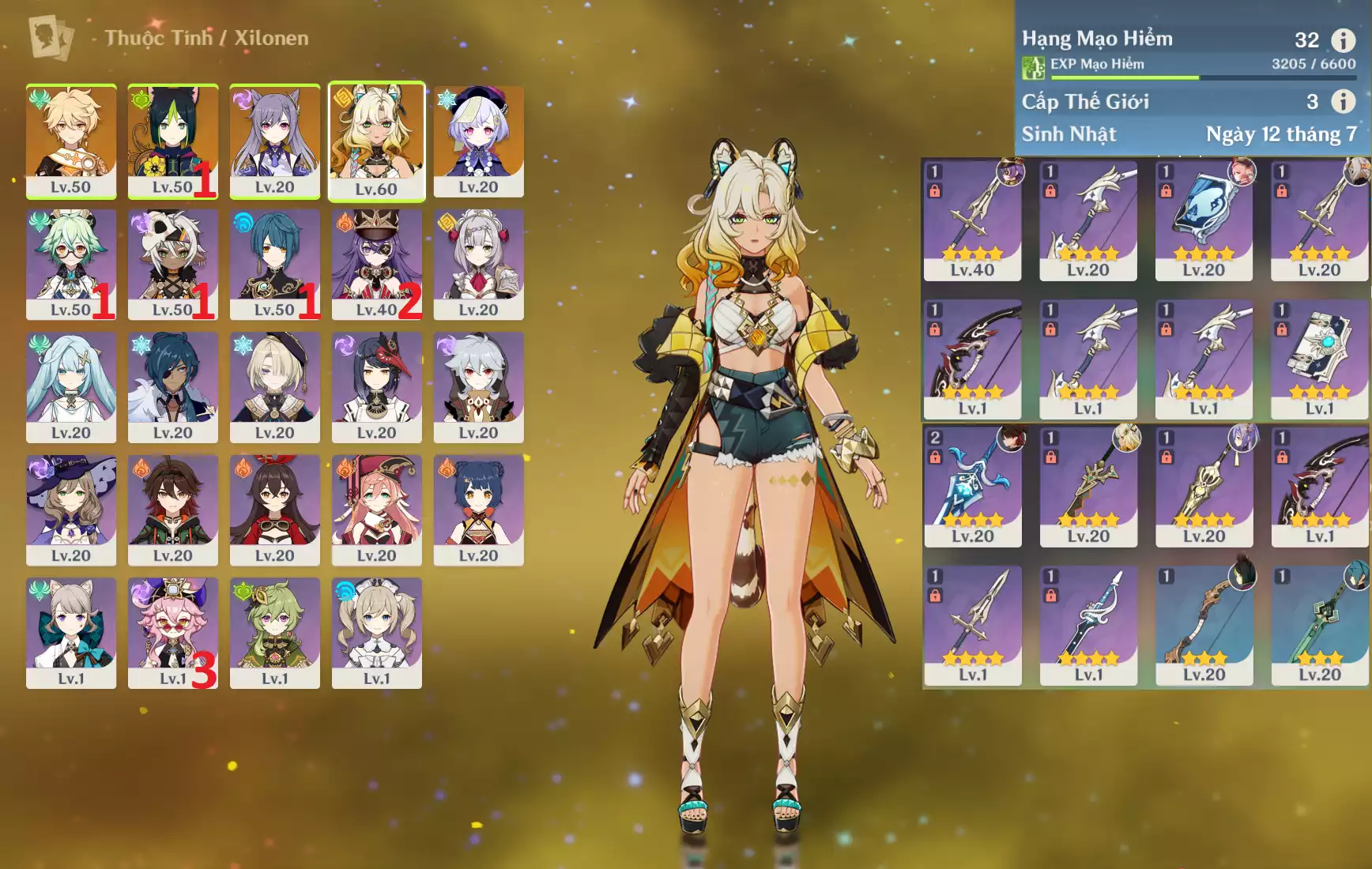
Task: Select the Xilonen Lv.60 character portrait
Action: (376, 141)
